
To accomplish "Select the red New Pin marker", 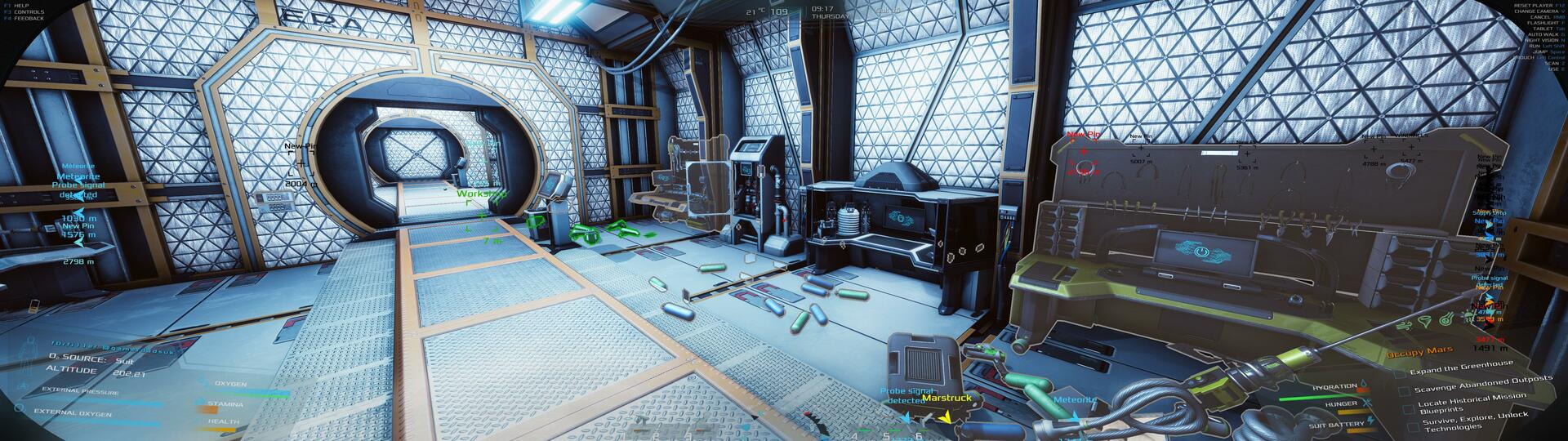I will tap(1084, 152).
